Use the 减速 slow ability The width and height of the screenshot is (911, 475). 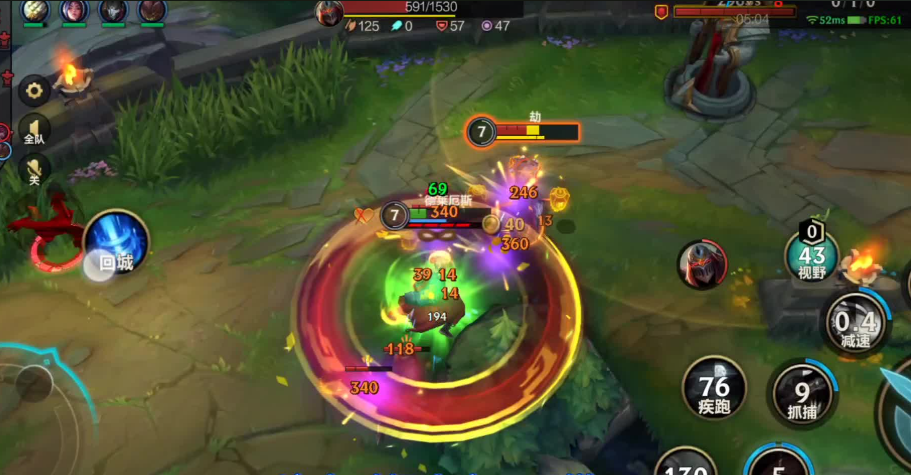[855, 323]
